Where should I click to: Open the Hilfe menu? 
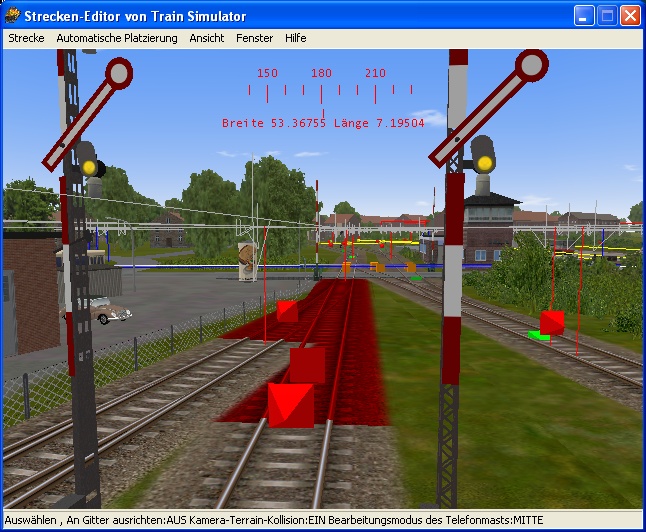point(295,38)
